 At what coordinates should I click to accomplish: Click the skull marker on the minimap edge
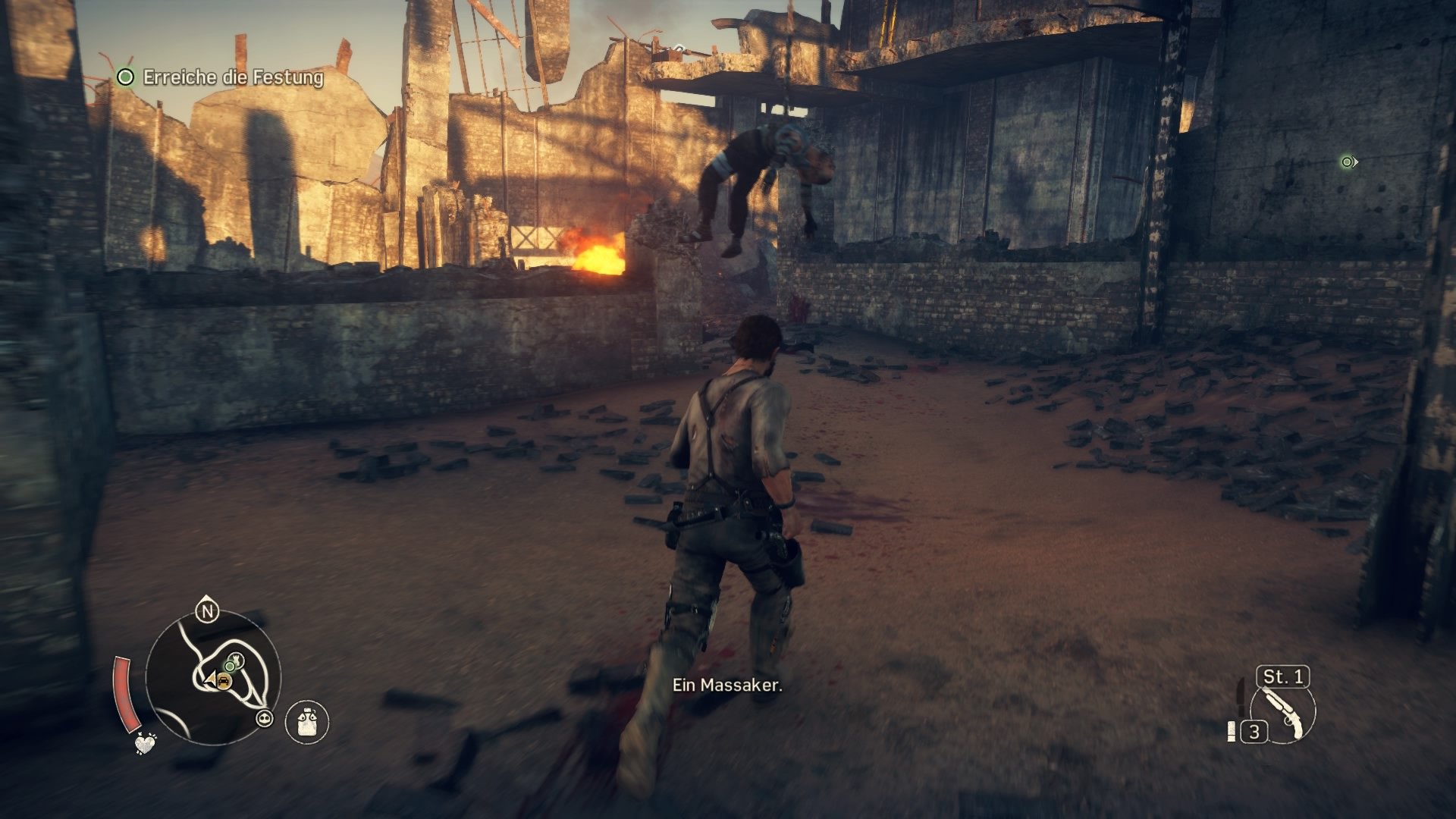(265, 718)
